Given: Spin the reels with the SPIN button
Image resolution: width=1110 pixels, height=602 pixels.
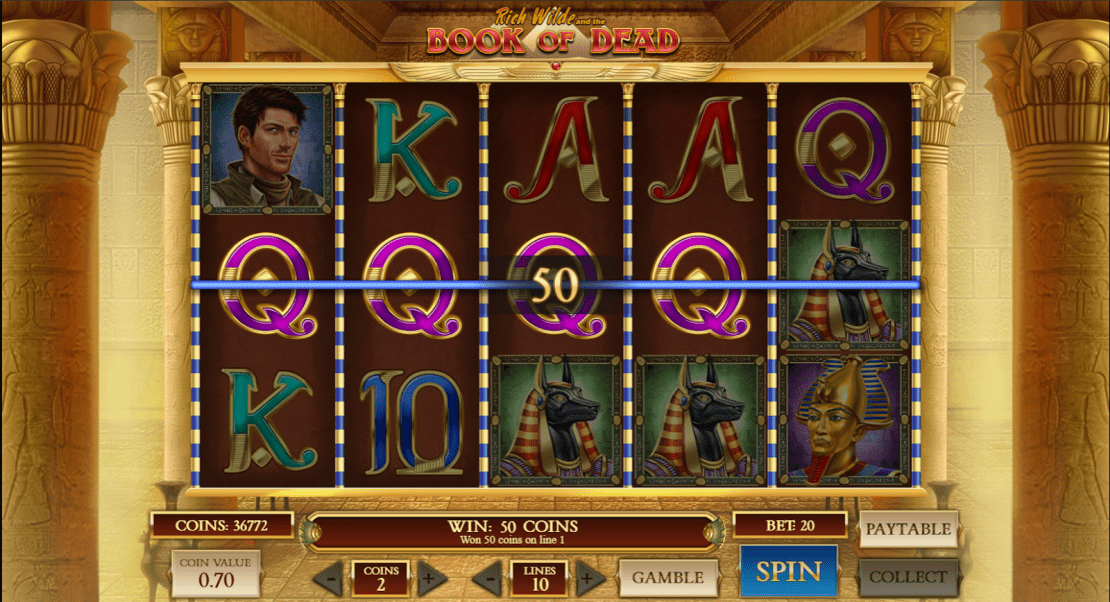Looking at the screenshot, I should pos(788,572).
